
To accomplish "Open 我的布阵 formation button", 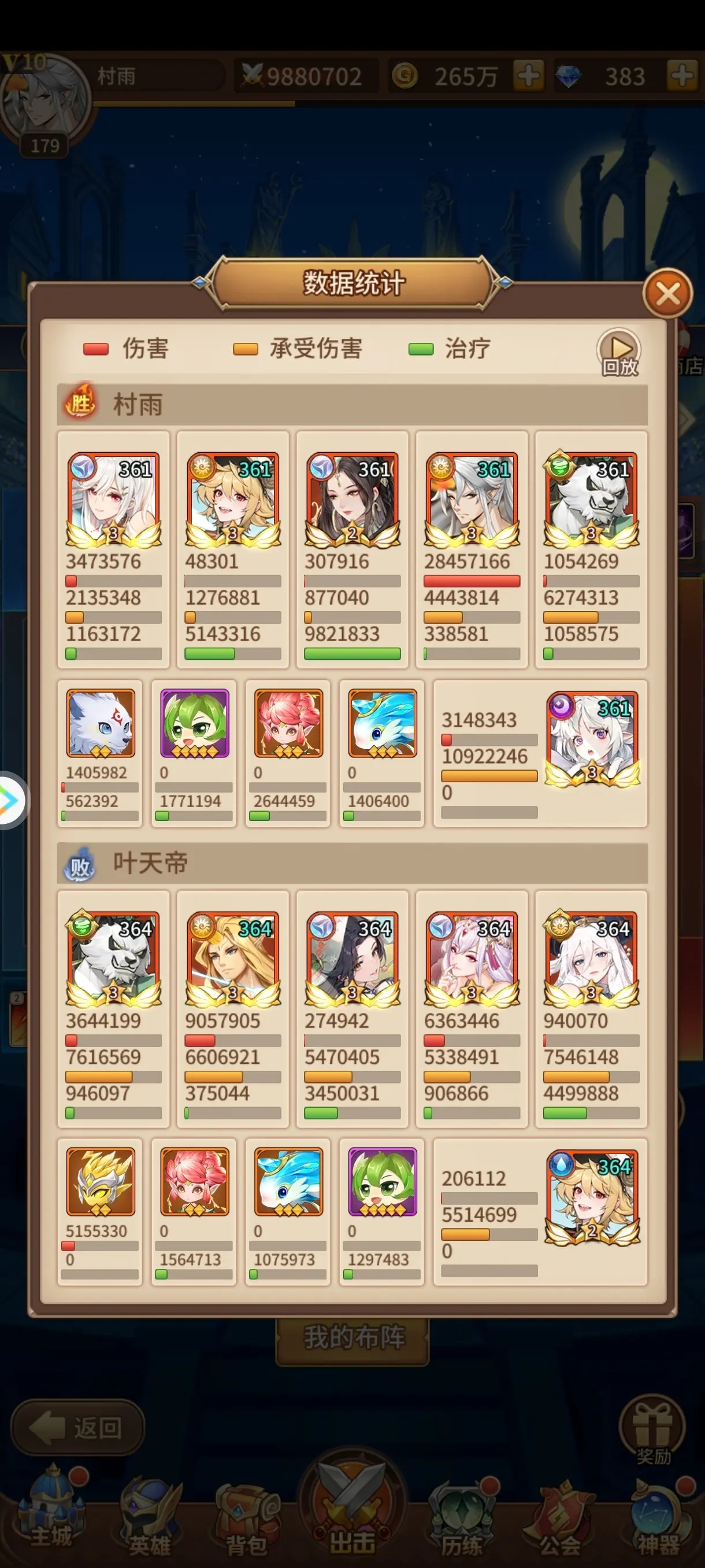I will click(x=353, y=1338).
